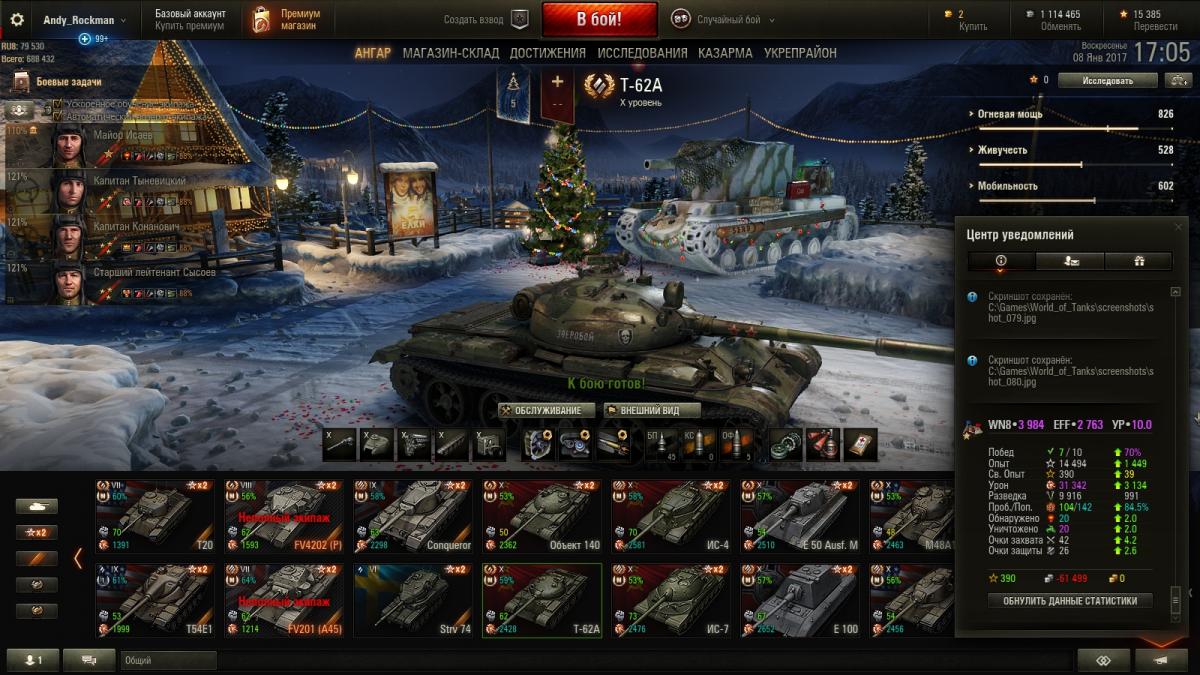Start battle with the red В бой! button
The width and height of the screenshot is (1200, 675).
pos(599,19)
